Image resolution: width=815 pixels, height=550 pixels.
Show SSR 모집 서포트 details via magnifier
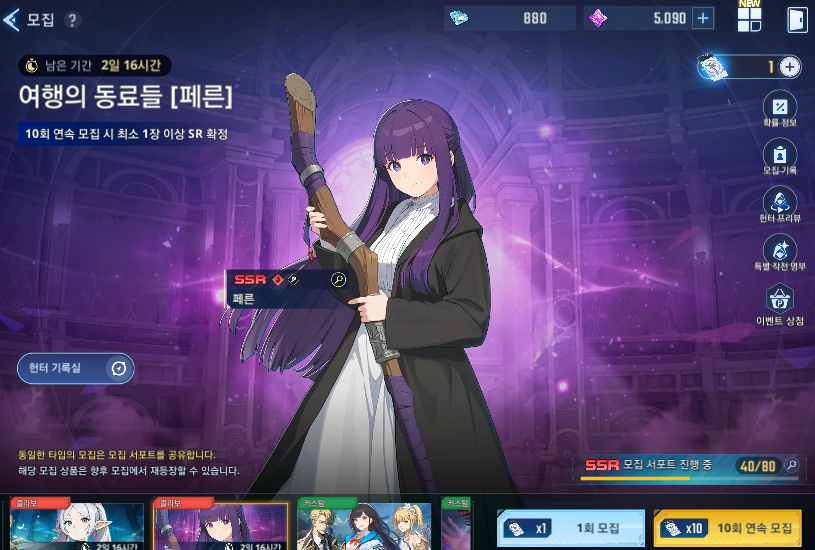click(x=791, y=465)
